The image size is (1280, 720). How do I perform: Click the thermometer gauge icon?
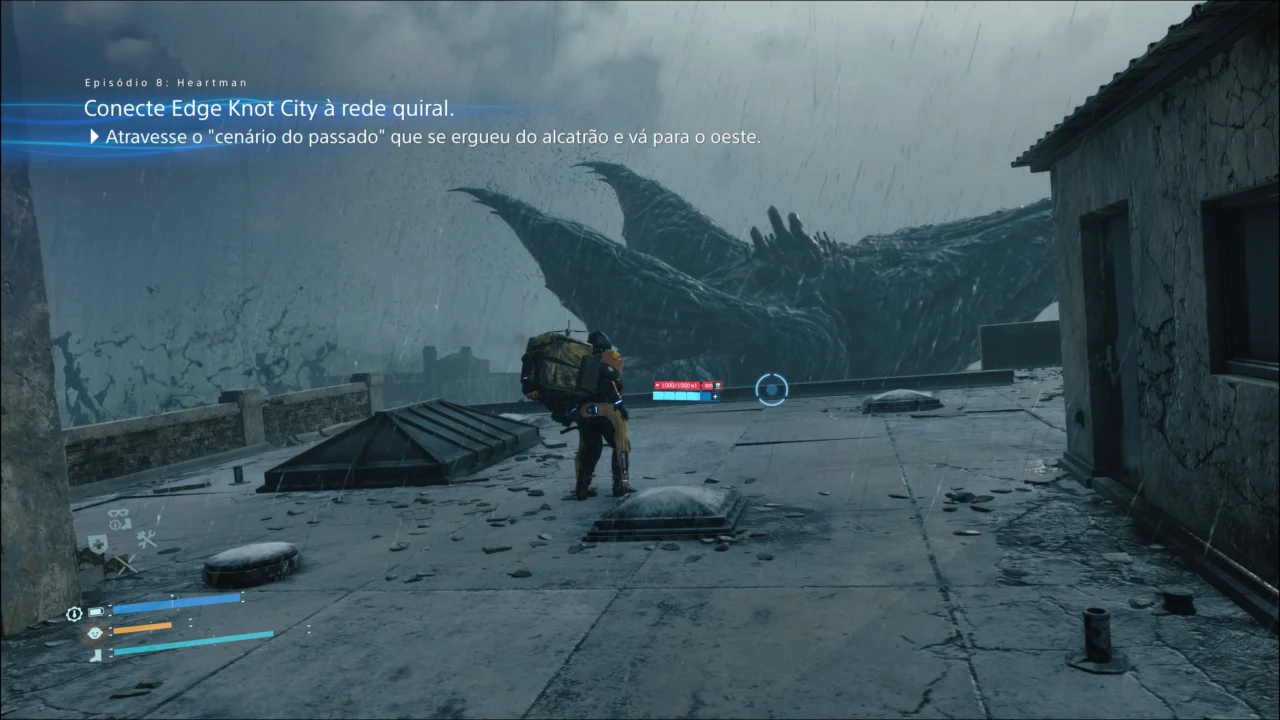tap(74, 612)
